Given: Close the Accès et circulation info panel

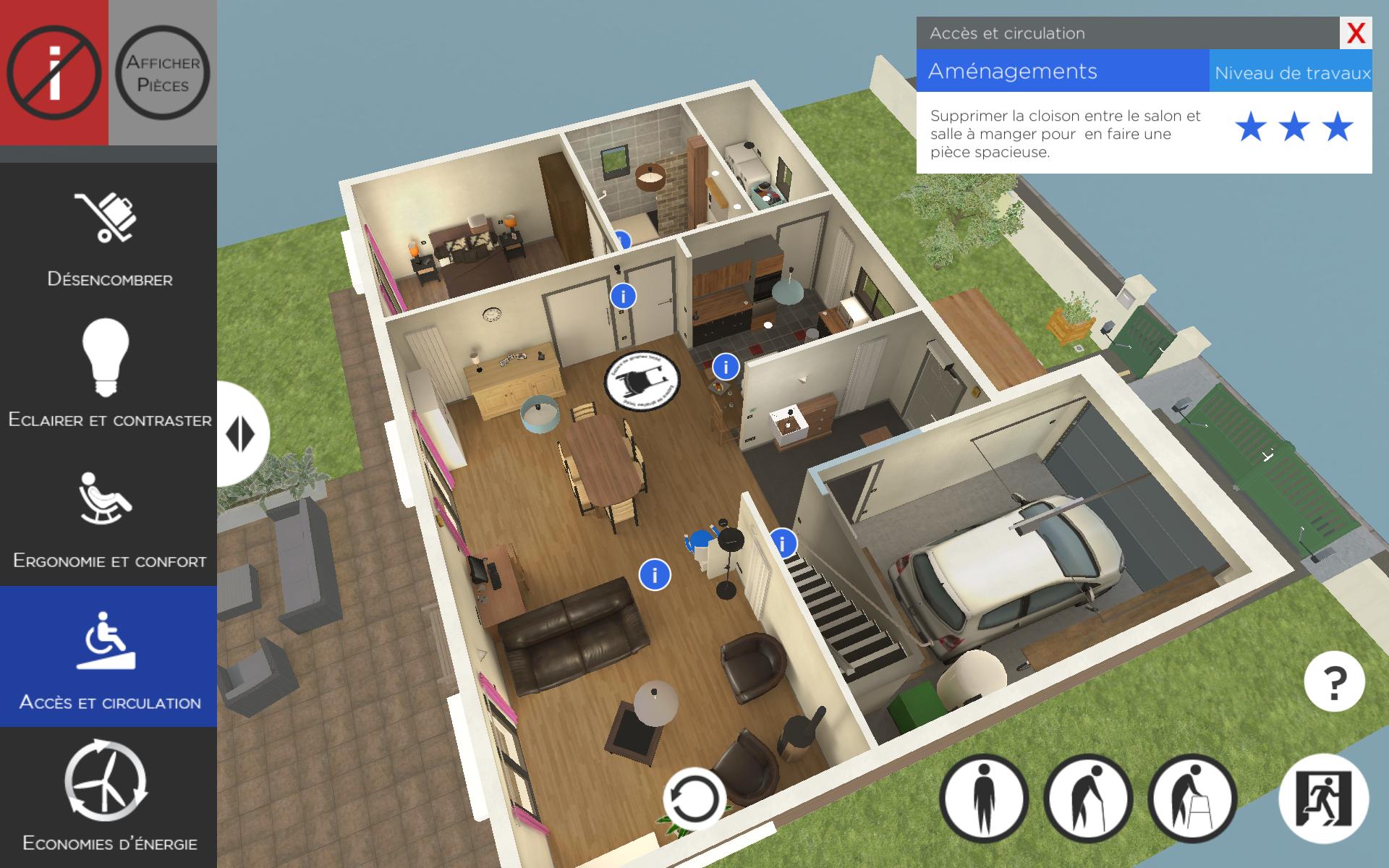Looking at the screenshot, I should [1355, 33].
